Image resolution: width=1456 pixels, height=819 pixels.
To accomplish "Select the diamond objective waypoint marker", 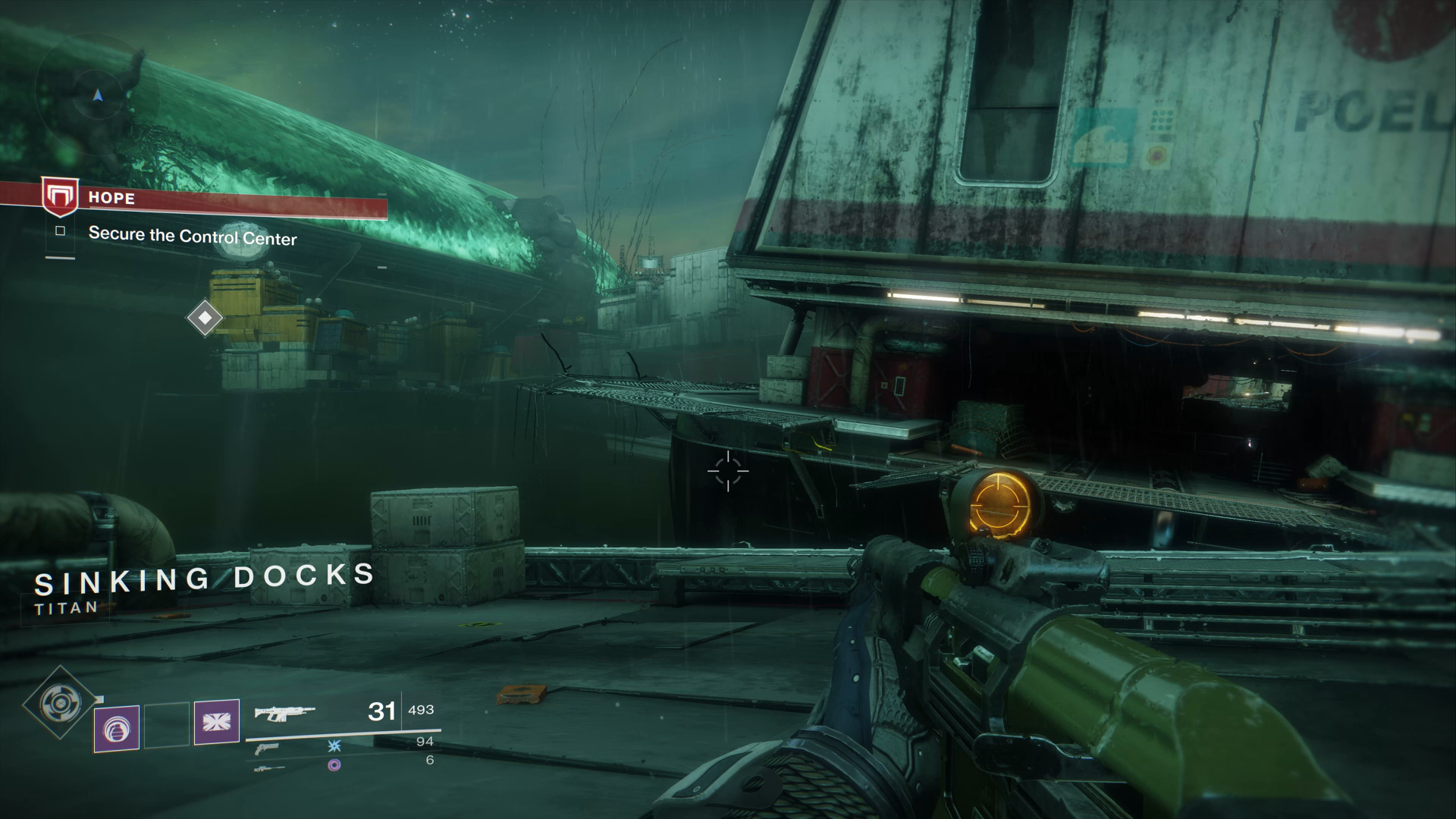I will tap(205, 318).
